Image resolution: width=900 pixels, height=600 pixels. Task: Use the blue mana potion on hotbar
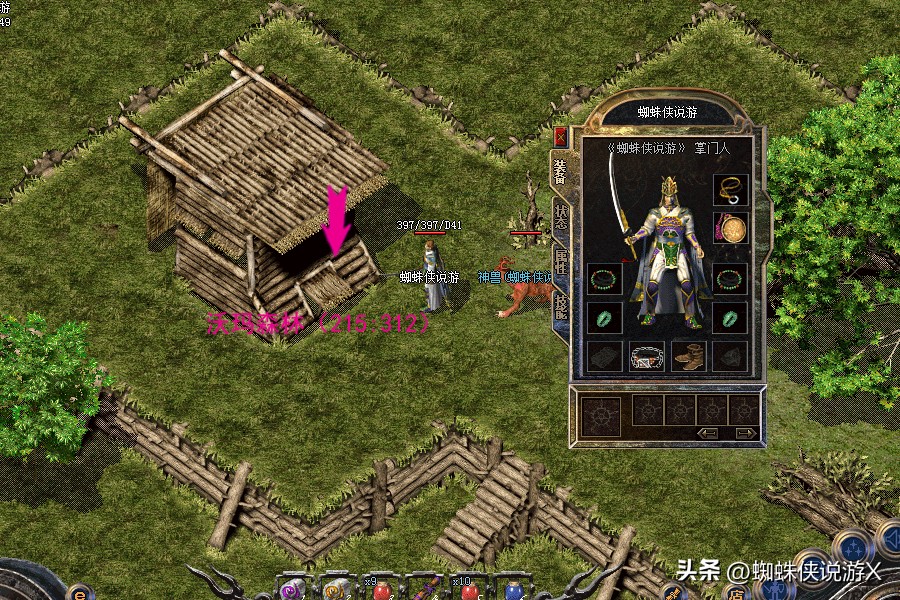(514, 592)
